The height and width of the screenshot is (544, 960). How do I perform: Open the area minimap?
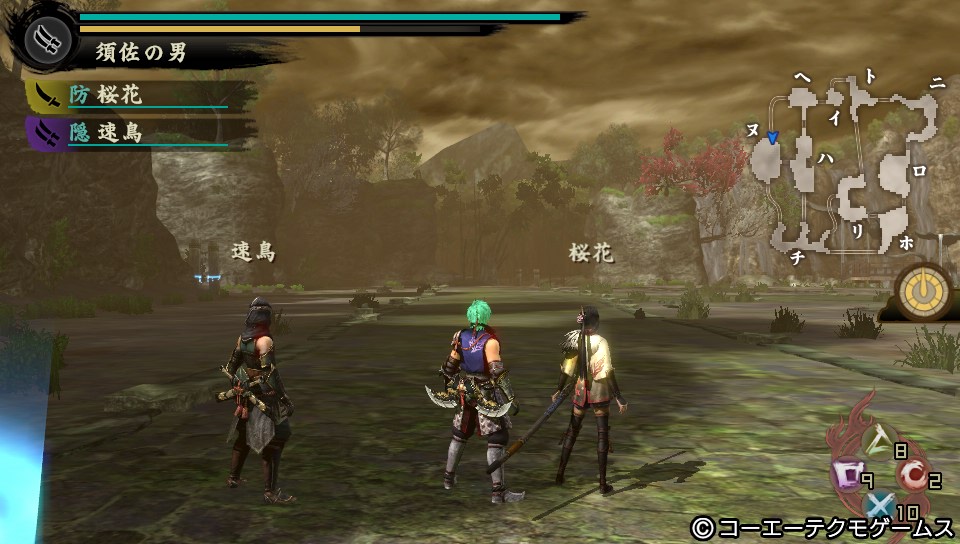pos(850,170)
